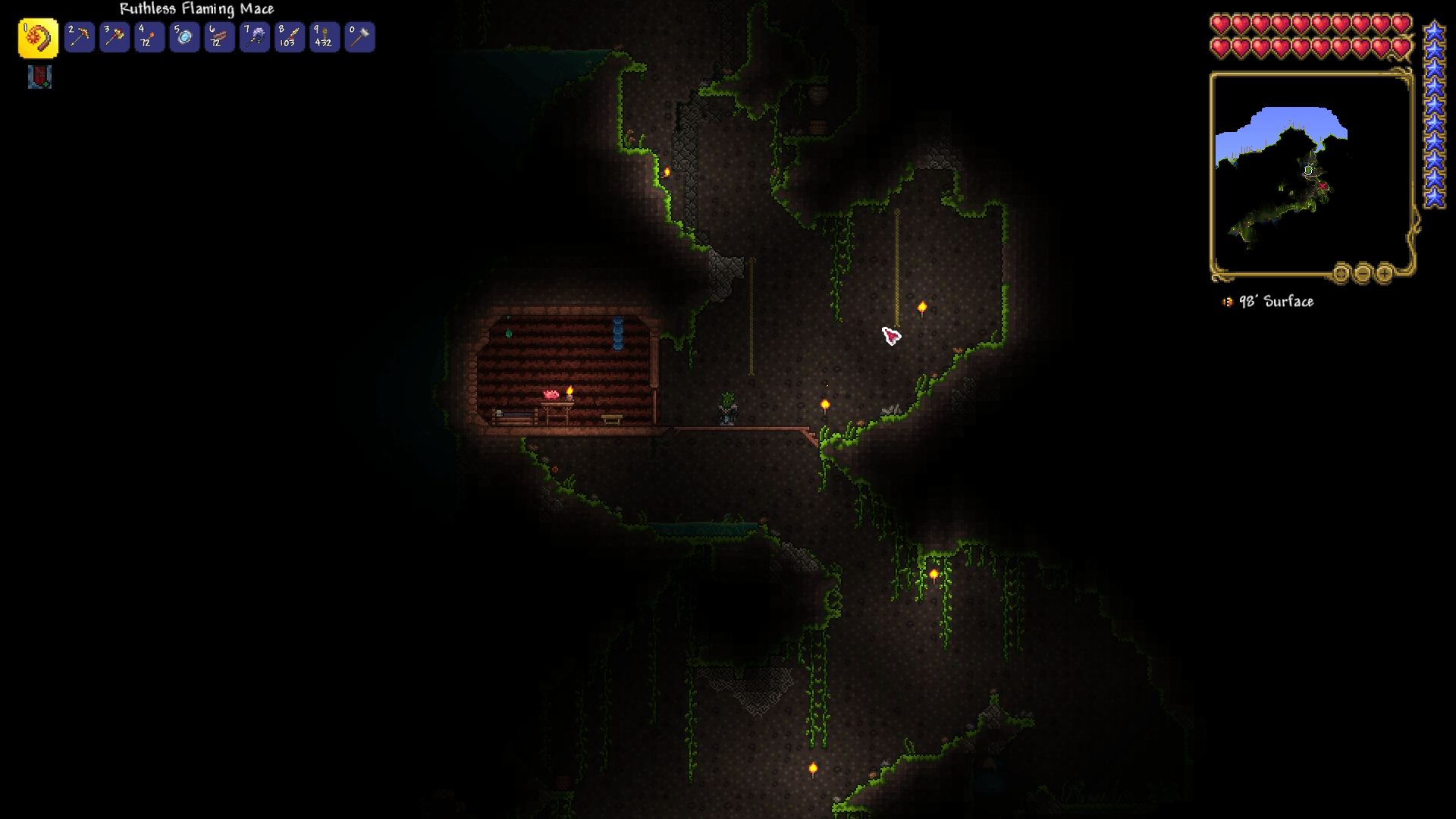The height and width of the screenshot is (819, 1456).
Task: Select the war axe in hotbar slot 3
Action: point(114,37)
